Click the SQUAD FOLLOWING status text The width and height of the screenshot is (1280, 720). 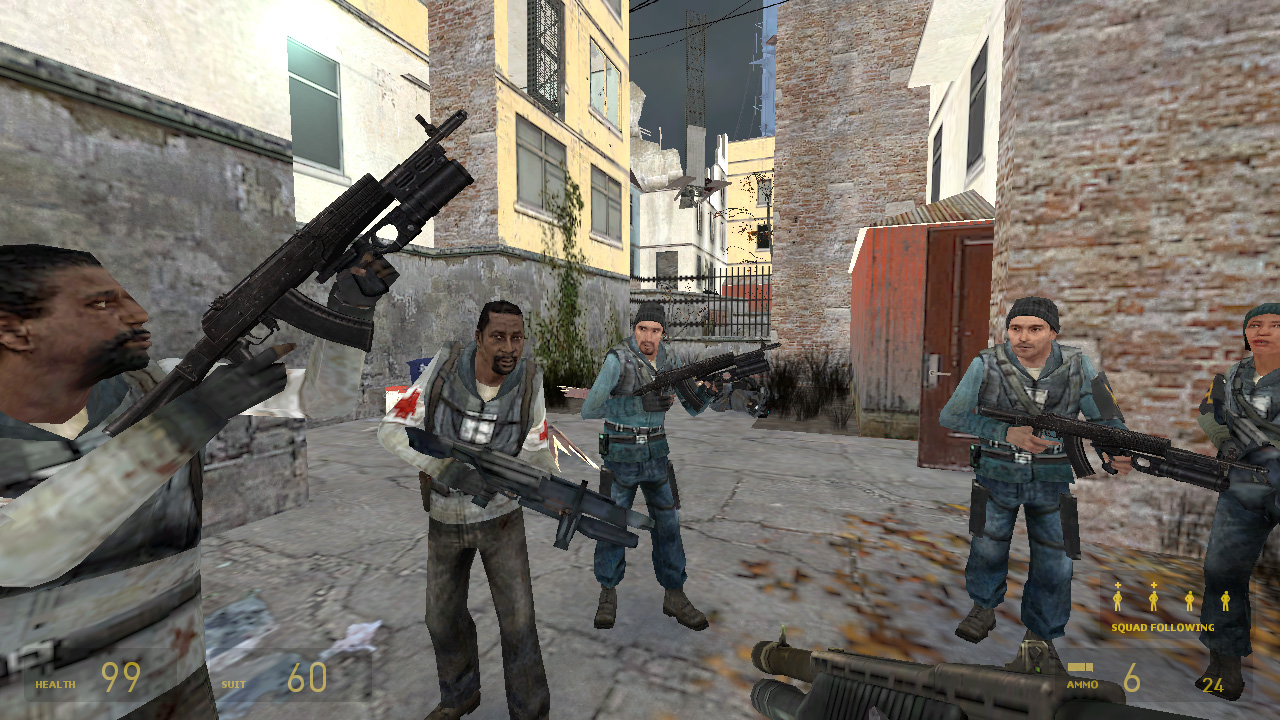click(x=1163, y=628)
